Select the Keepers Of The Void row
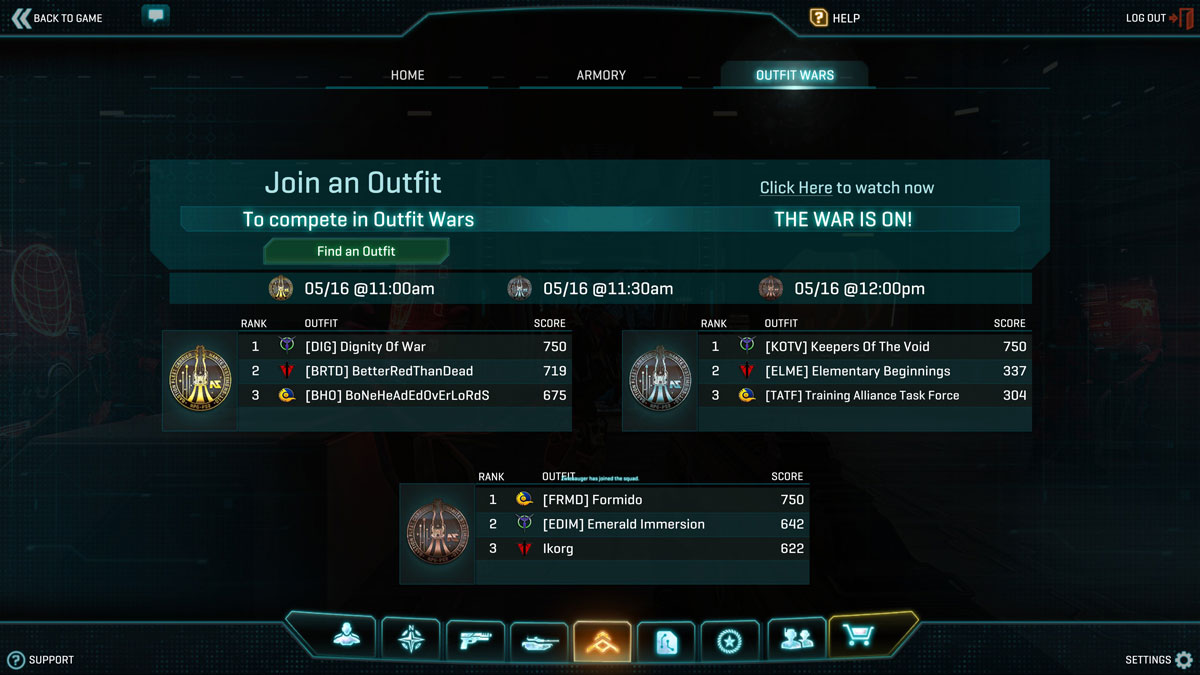This screenshot has width=1200, height=675. click(860, 347)
